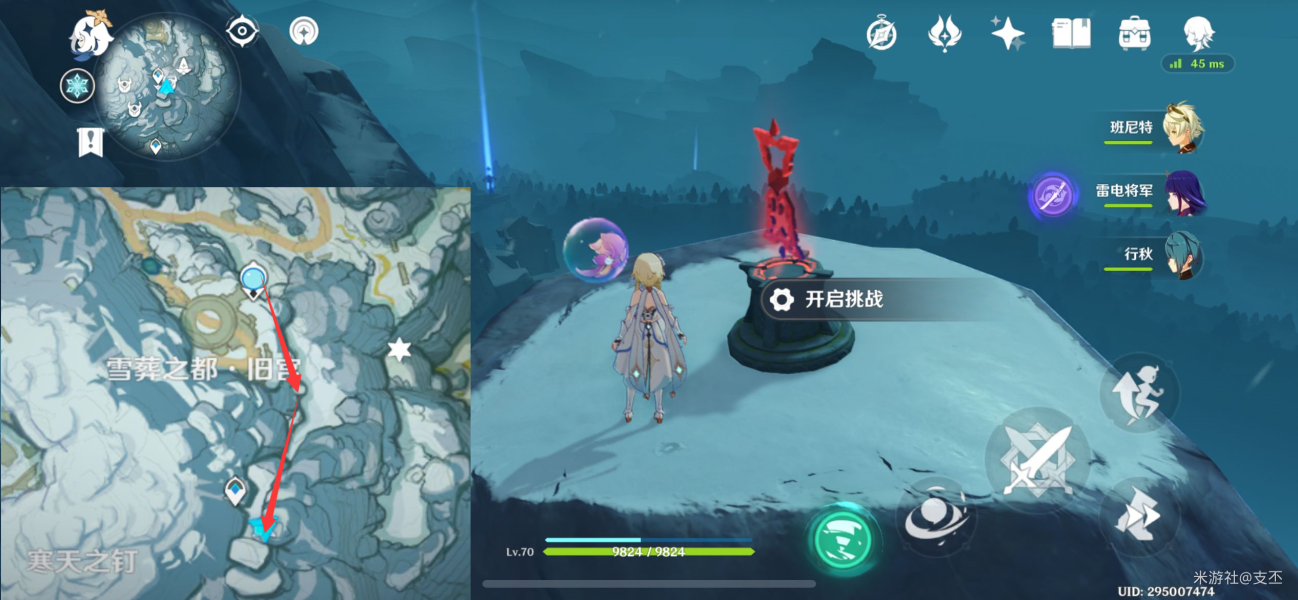
Task: Open the compass icon in the top bar
Action: click(881, 34)
